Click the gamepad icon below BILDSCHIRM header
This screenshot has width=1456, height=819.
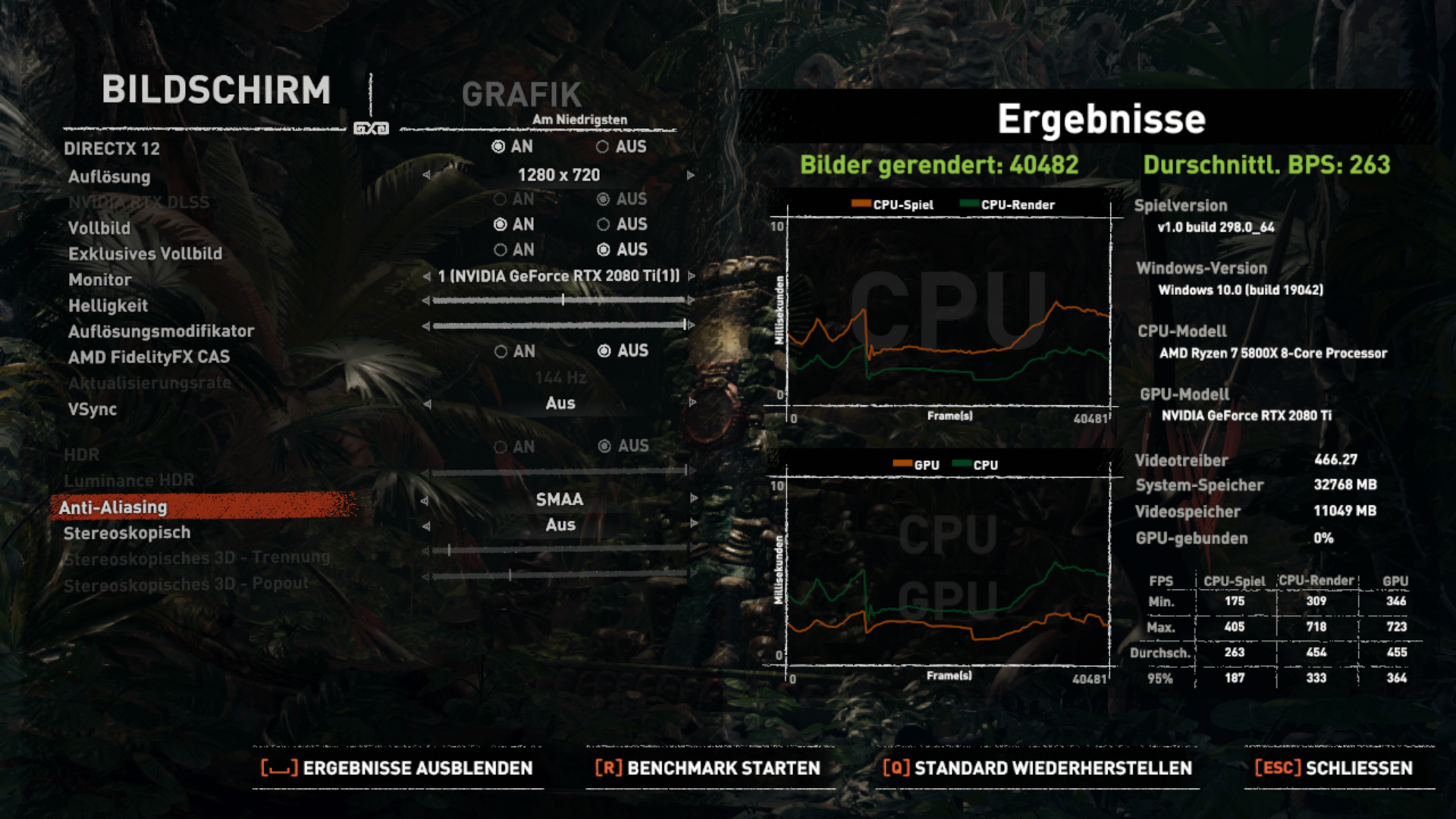point(372,129)
